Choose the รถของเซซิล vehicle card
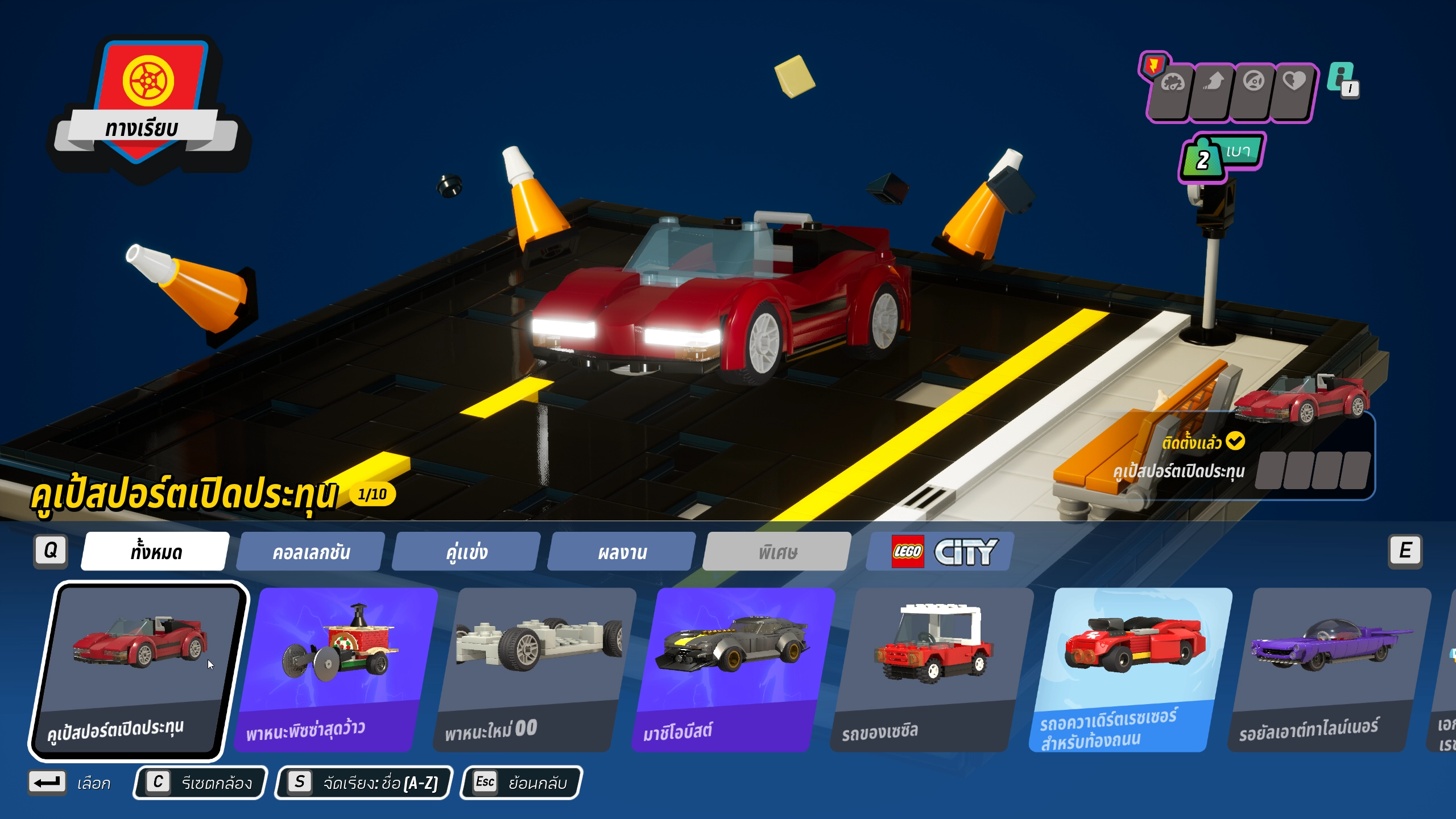The width and height of the screenshot is (1456, 819). [x=932, y=669]
